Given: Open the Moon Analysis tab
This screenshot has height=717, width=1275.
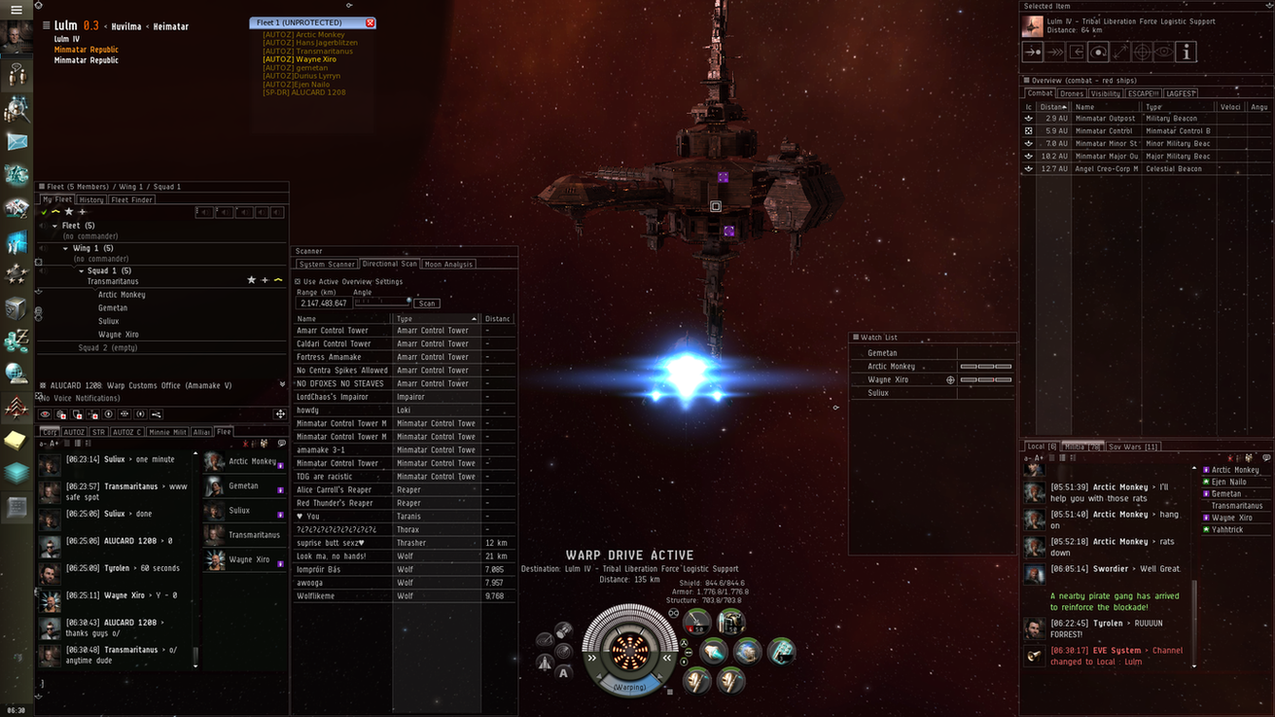Looking at the screenshot, I should [449, 264].
